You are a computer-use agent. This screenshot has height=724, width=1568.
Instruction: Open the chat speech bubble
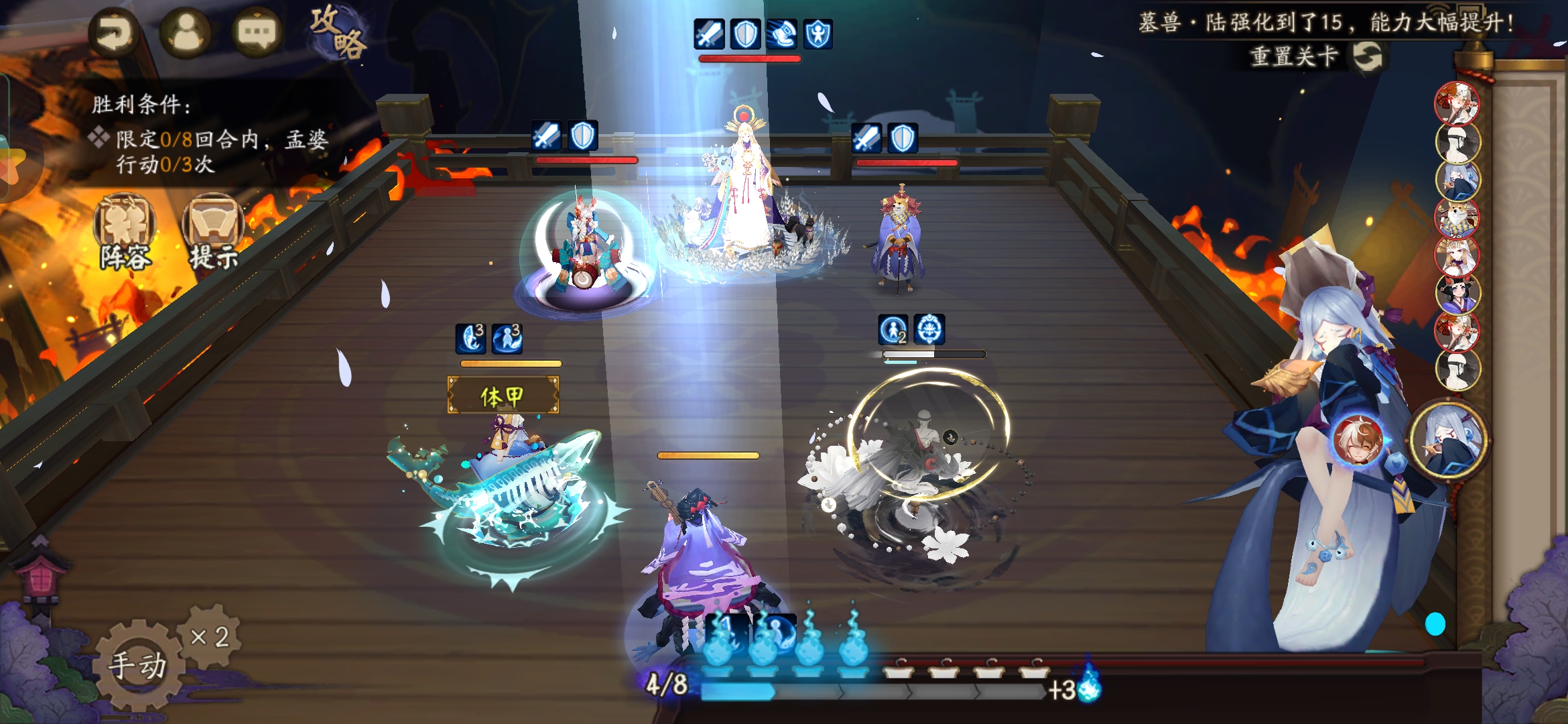257,34
